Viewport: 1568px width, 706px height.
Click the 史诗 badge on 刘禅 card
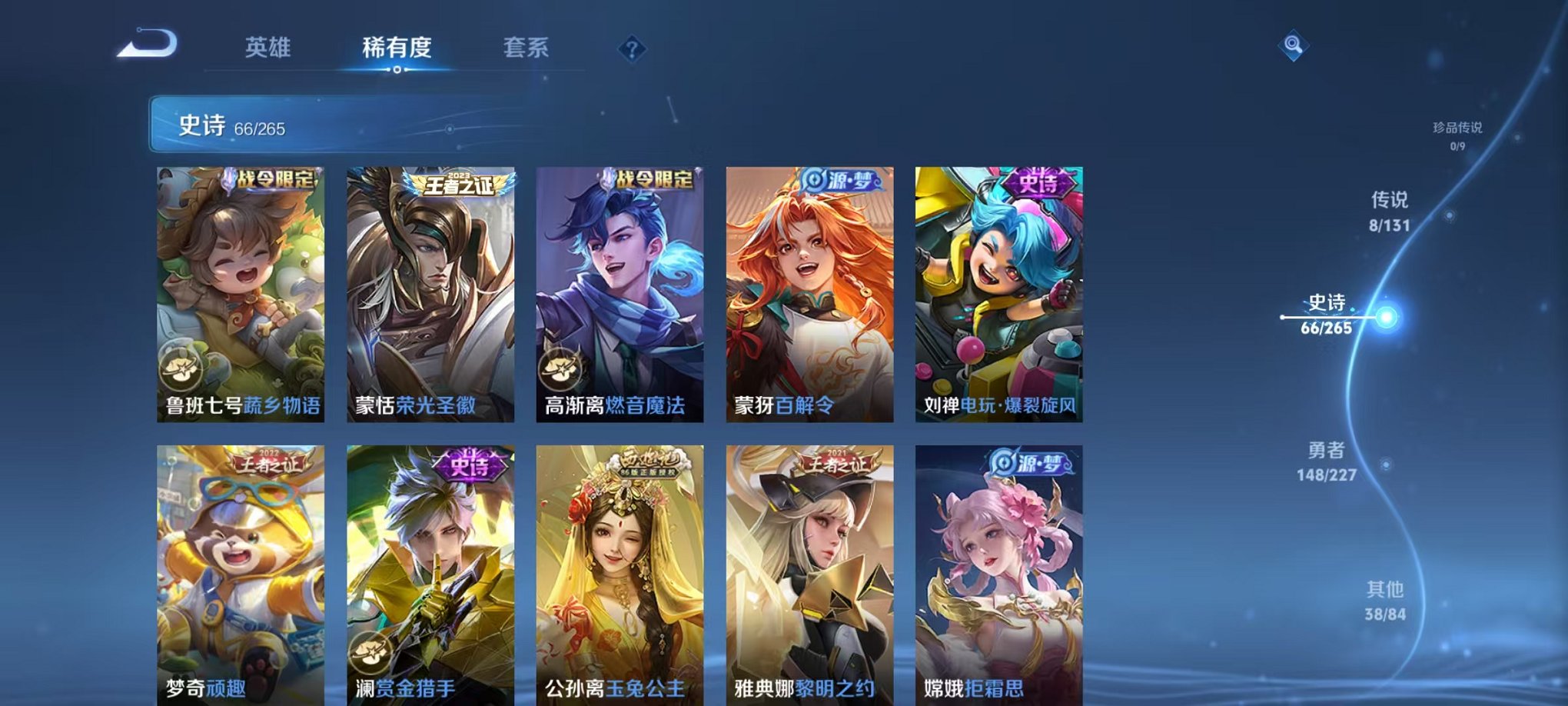(x=1038, y=182)
